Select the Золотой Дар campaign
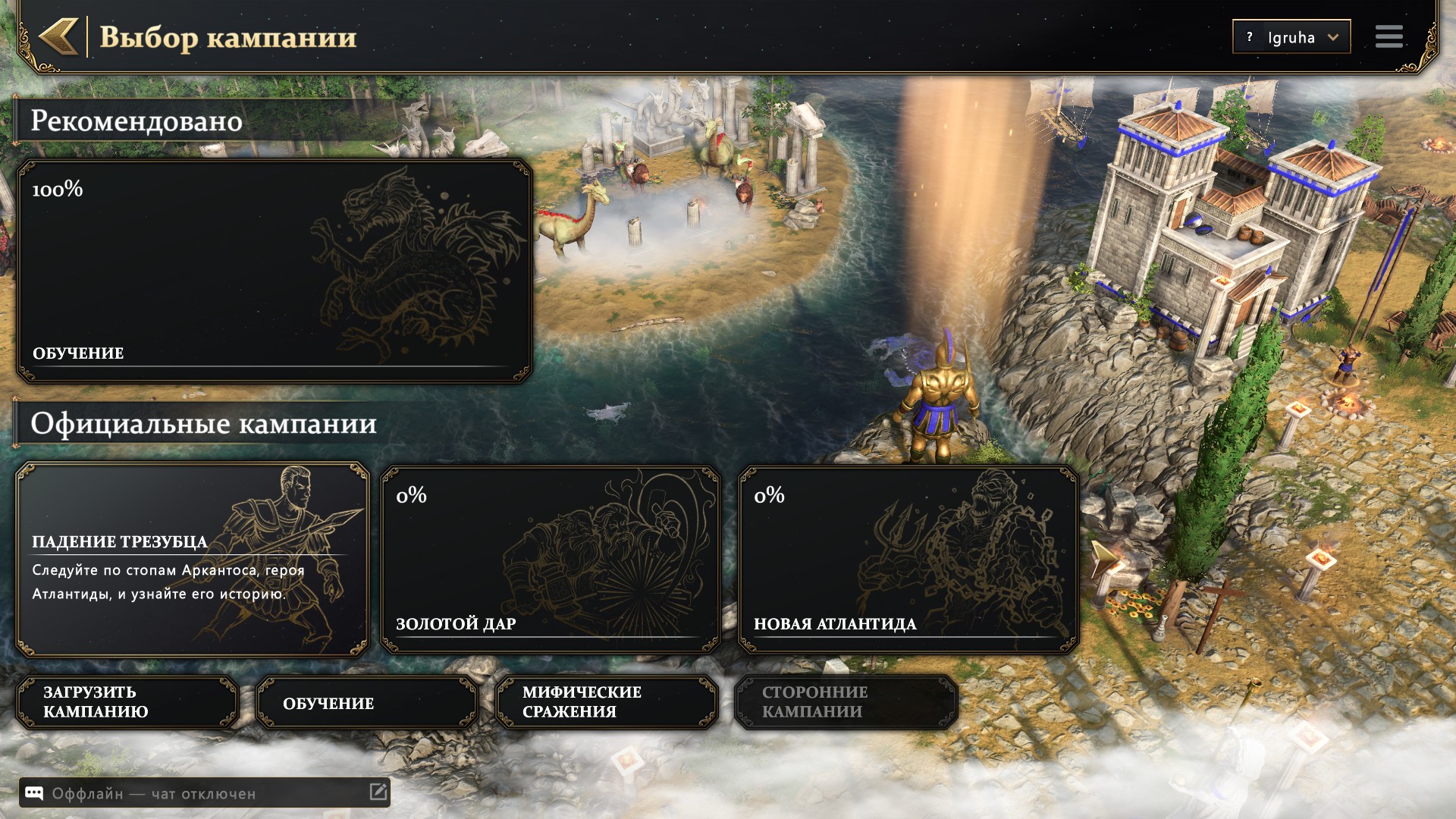1456x819 pixels. (x=550, y=560)
